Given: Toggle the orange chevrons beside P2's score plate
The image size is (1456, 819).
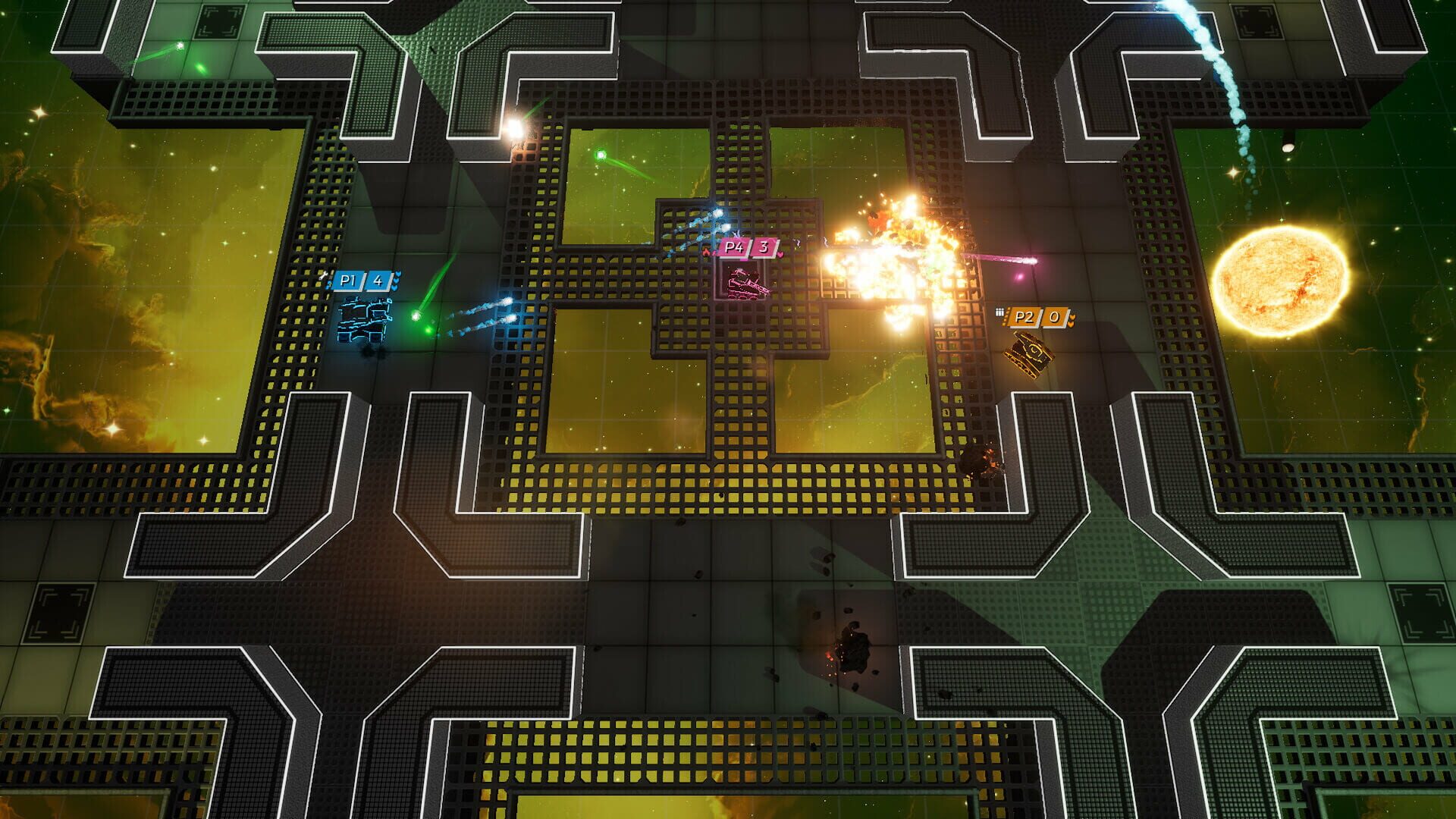Looking at the screenshot, I should (x=1072, y=319).
